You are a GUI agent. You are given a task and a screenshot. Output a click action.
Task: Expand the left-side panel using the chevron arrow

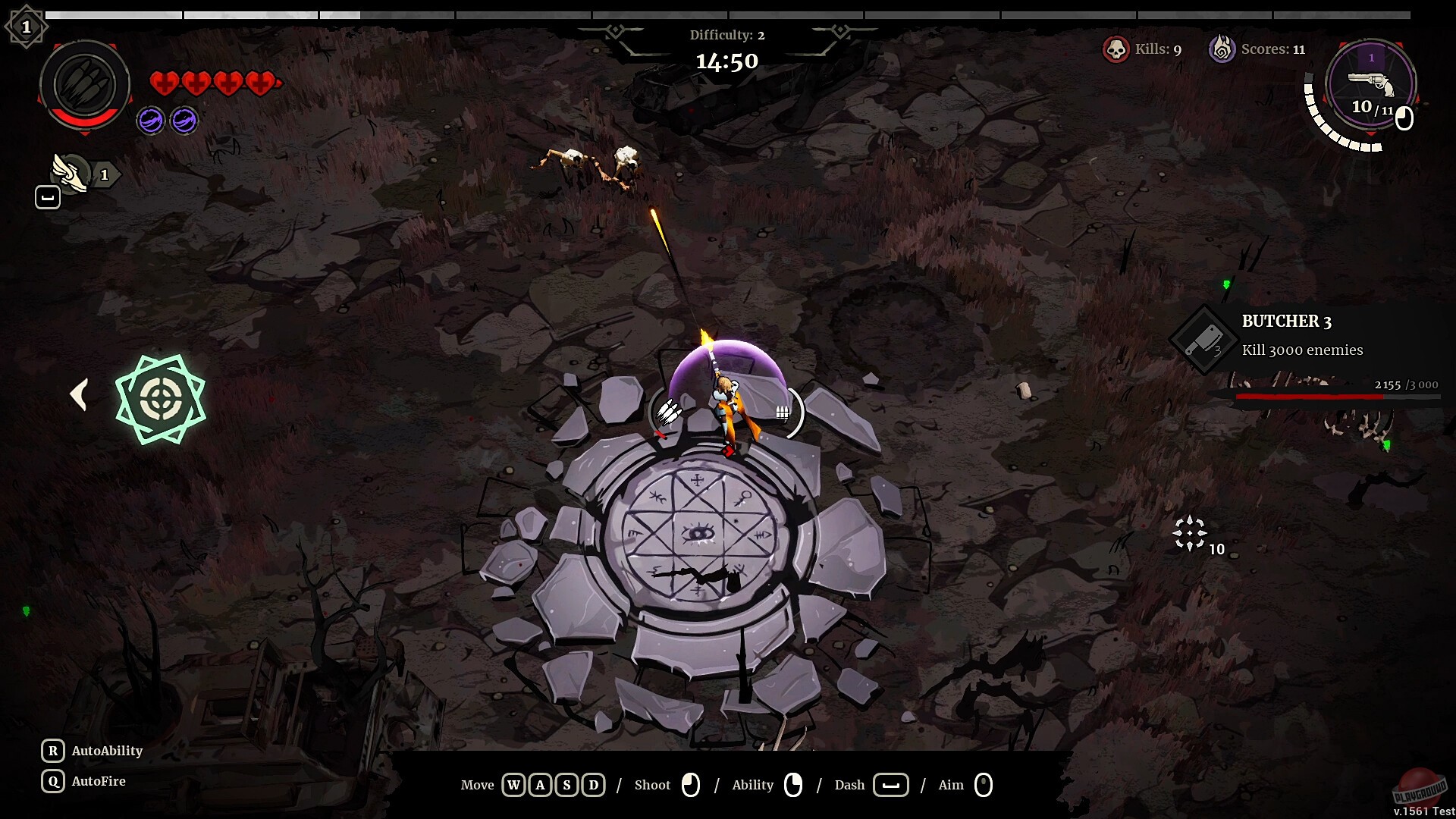coord(79,394)
